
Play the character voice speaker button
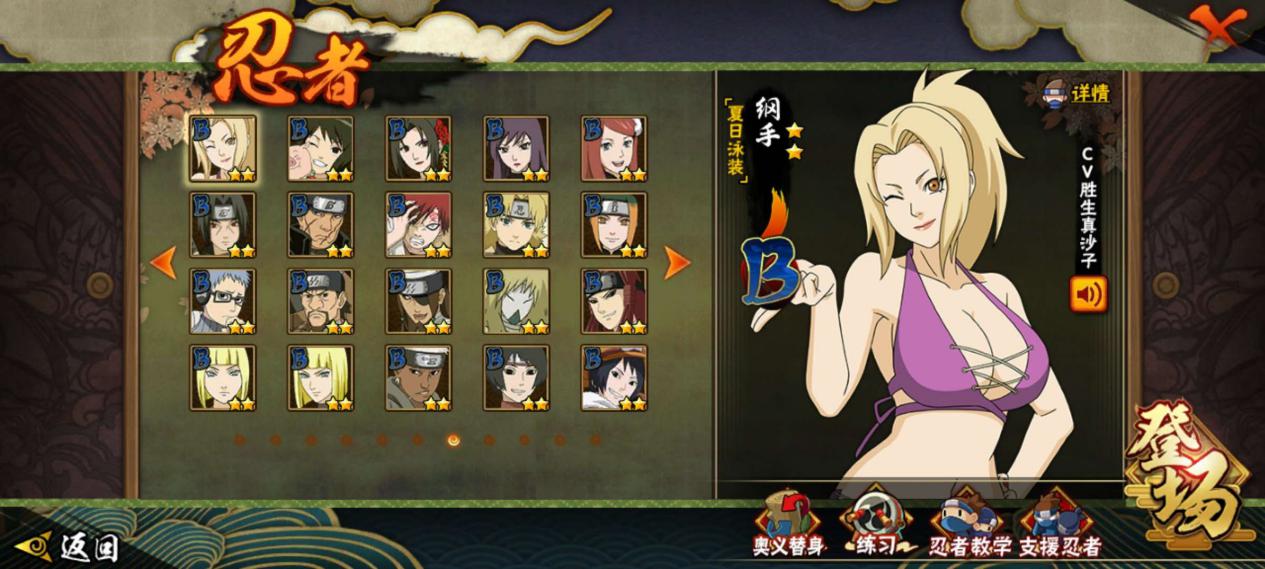point(1088,294)
